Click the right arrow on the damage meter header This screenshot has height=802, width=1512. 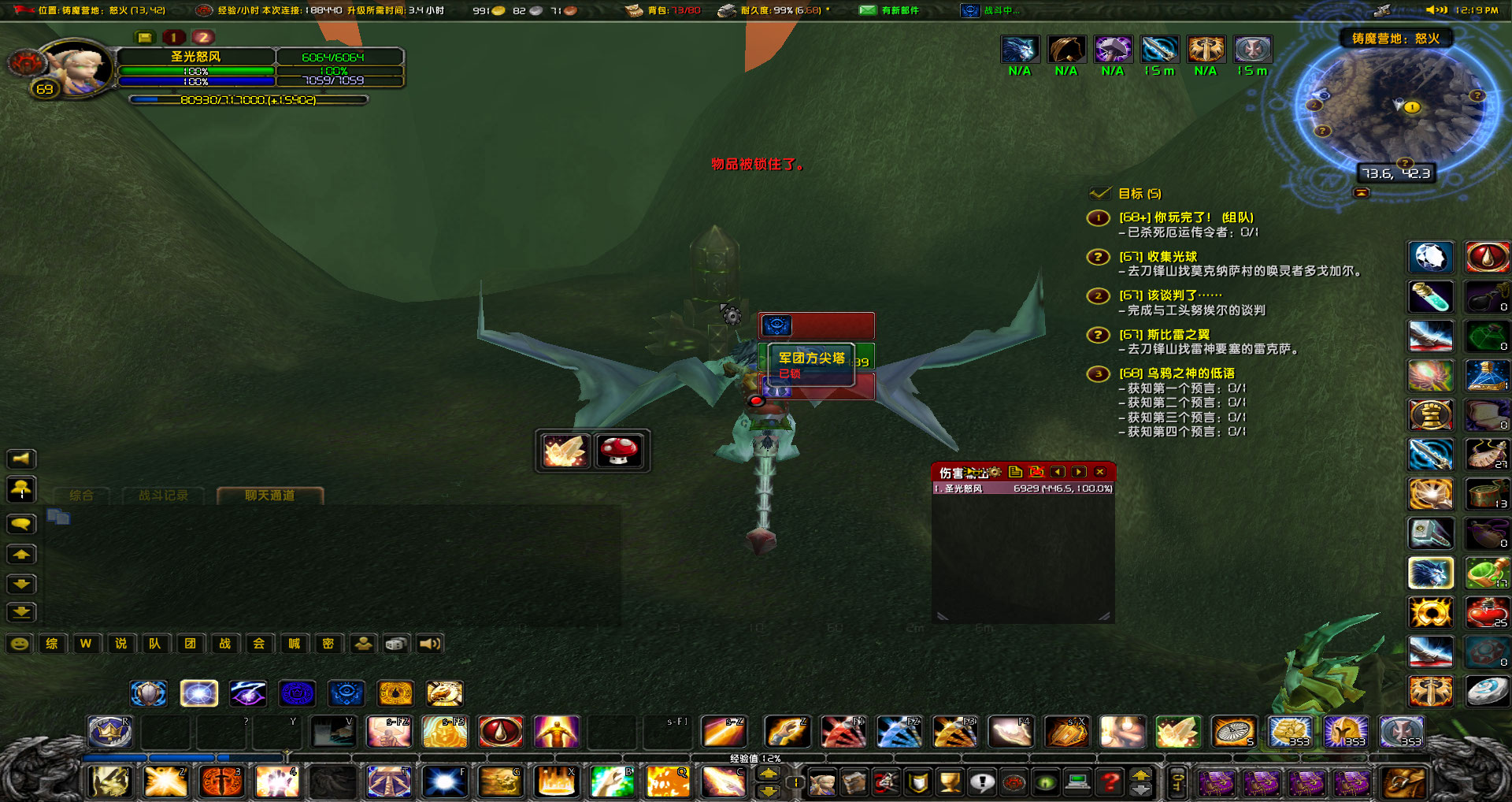click(1079, 471)
